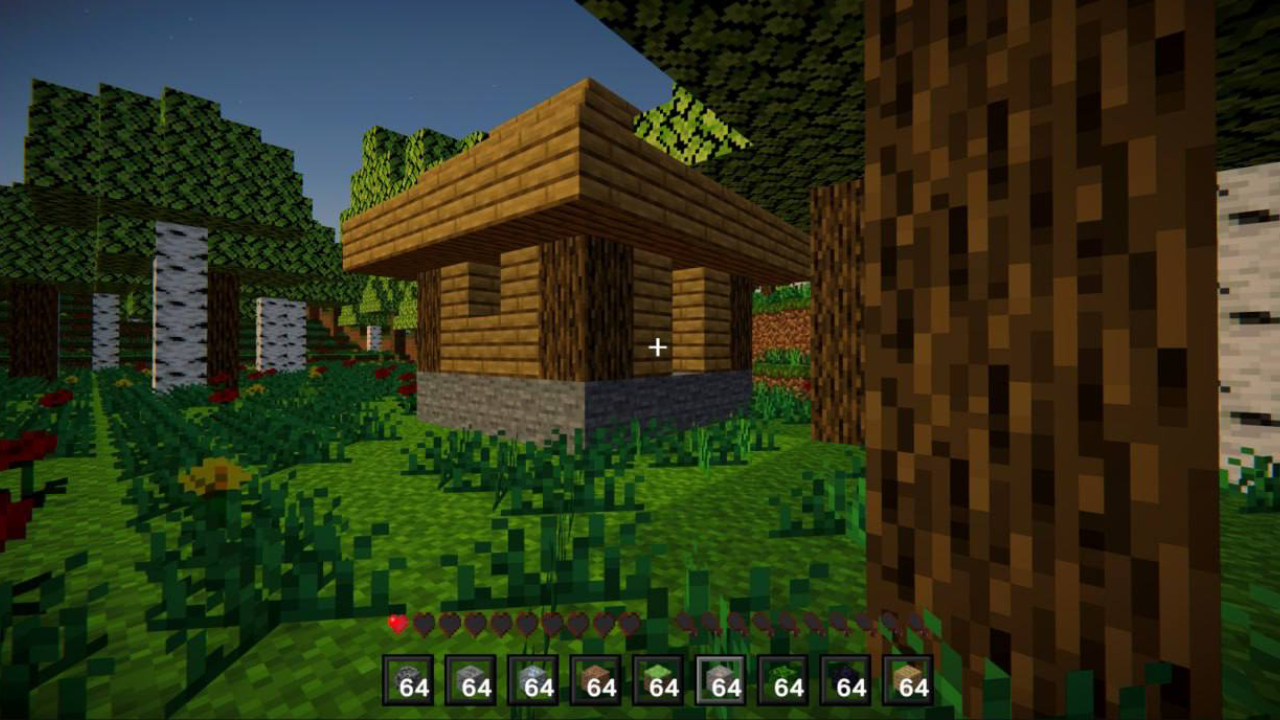Image resolution: width=1280 pixels, height=720 pixels.
Task: Click the highlighted stone block slot
Action: tap(720, 680)
